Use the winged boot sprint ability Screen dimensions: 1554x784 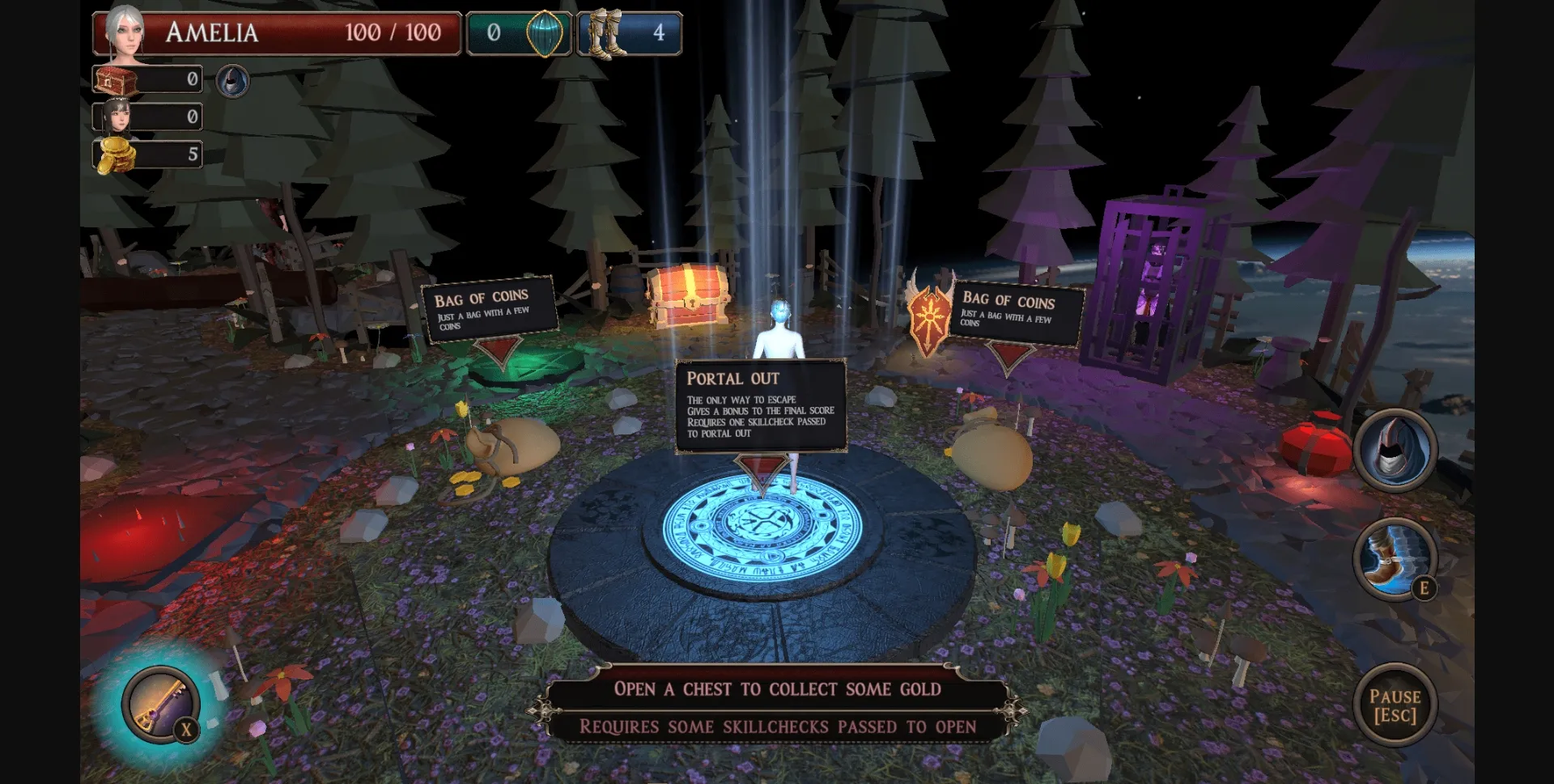[1394, 559]
